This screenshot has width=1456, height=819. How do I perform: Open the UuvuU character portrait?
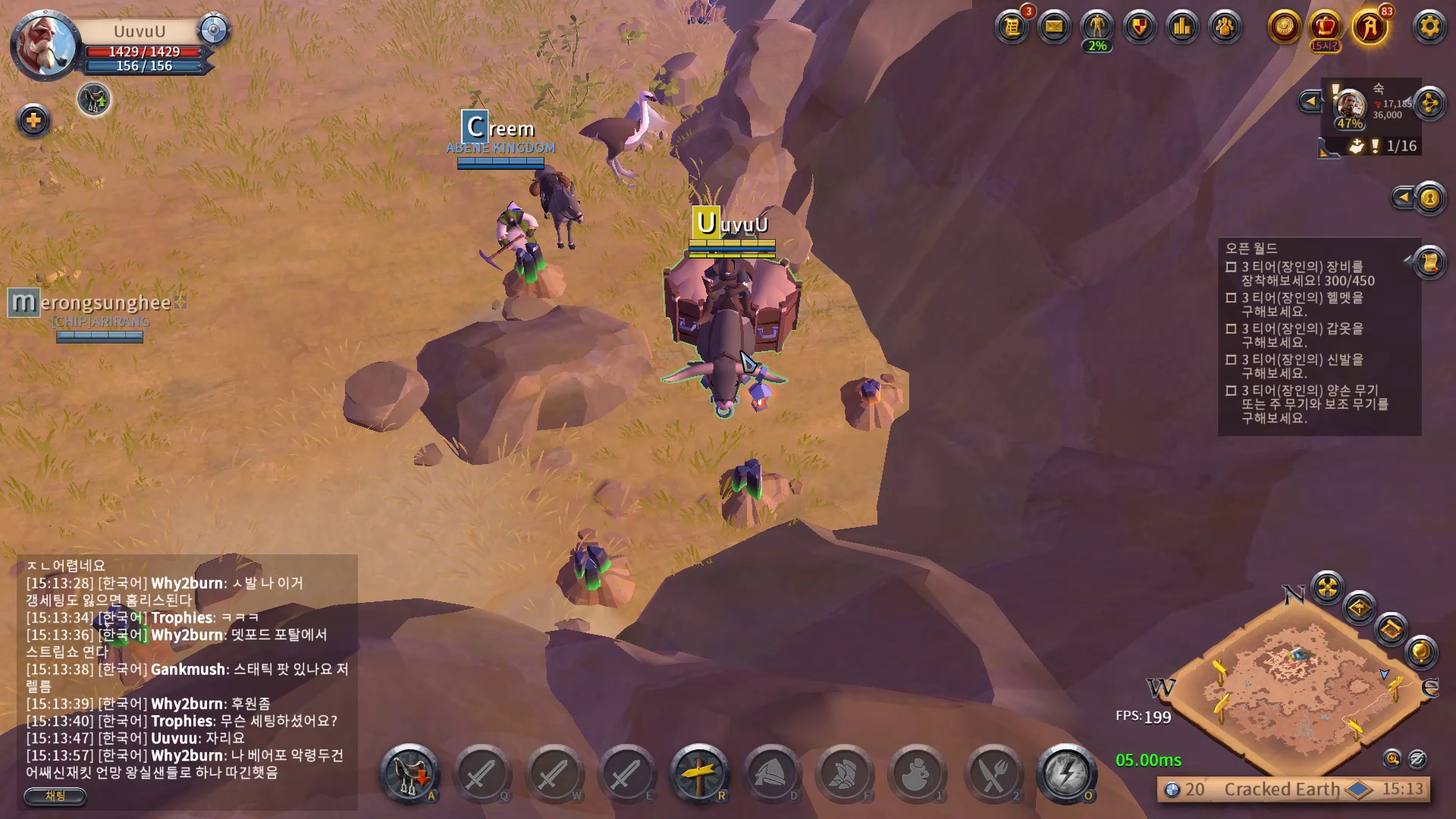pyautogui.click(x=45, y=45)
